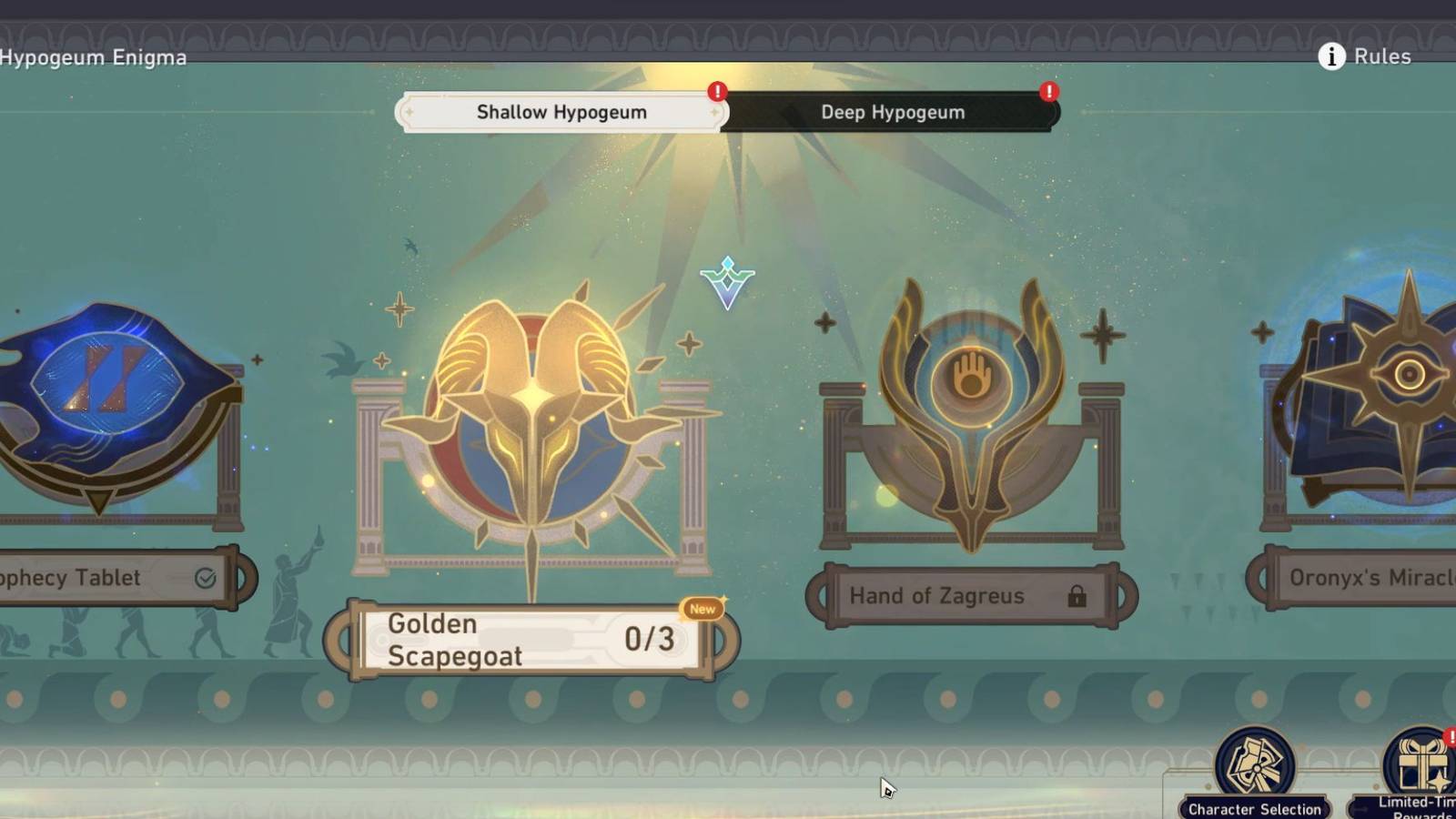Switch to the Deep Hypogeum tab
The width and height of the screenshot is (1456, 819).
point(892,112)
